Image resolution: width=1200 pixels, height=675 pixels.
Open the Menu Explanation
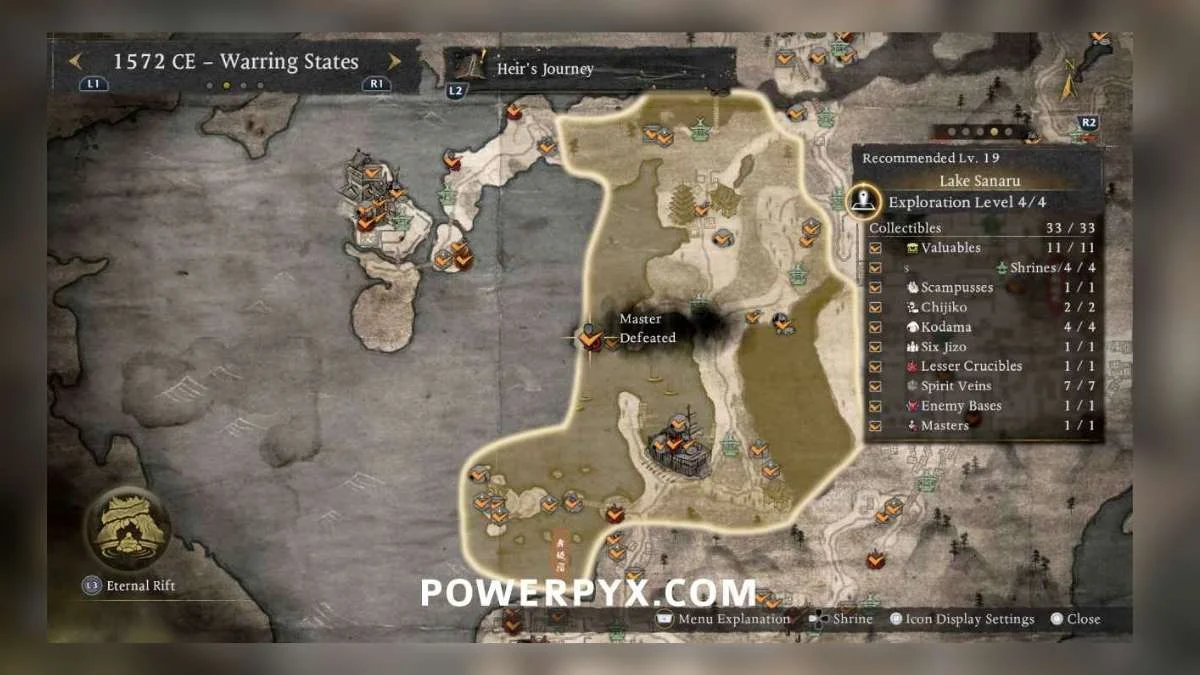click(723, 619)
